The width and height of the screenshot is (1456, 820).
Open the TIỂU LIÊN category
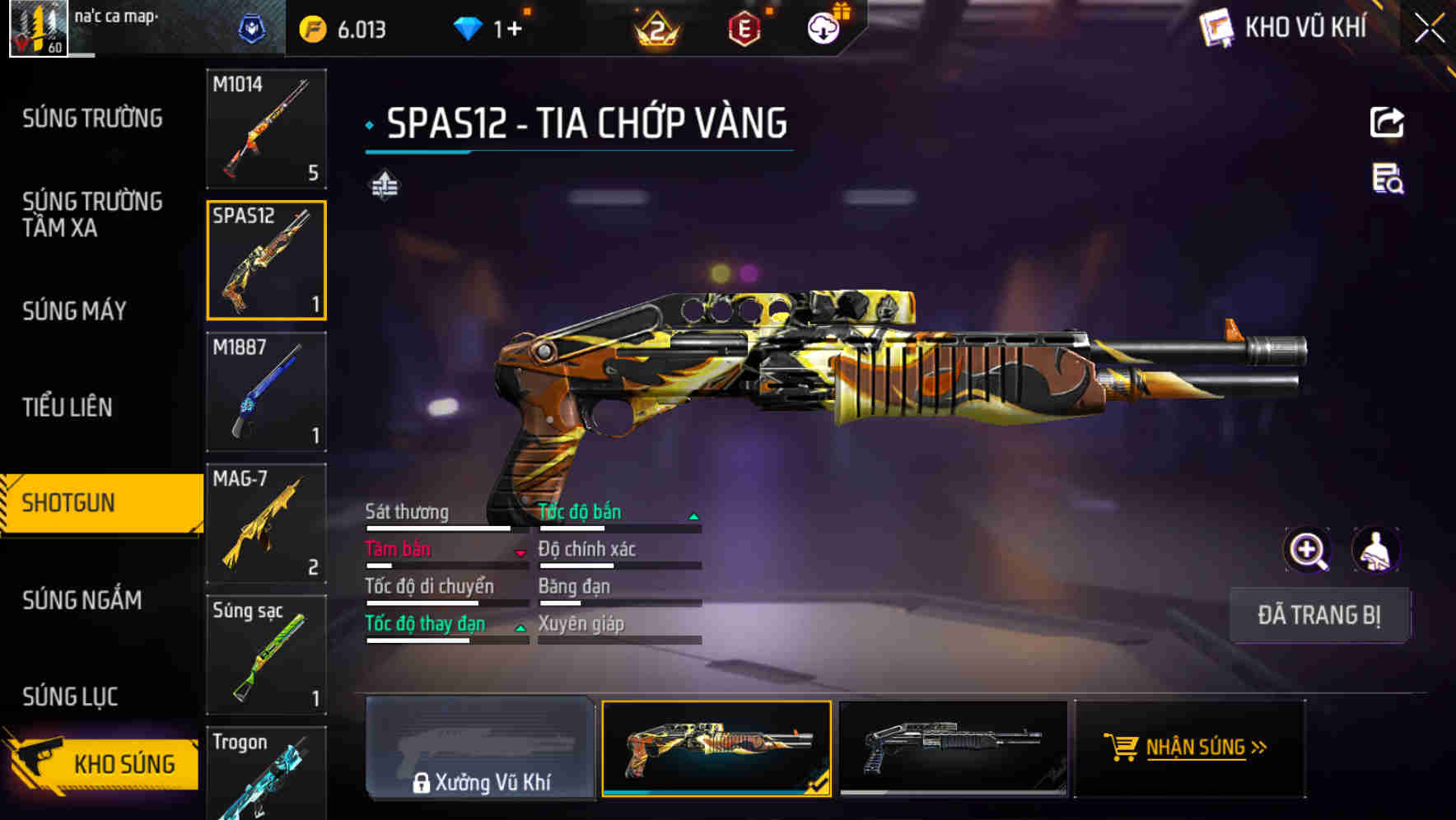coord(69,408)
